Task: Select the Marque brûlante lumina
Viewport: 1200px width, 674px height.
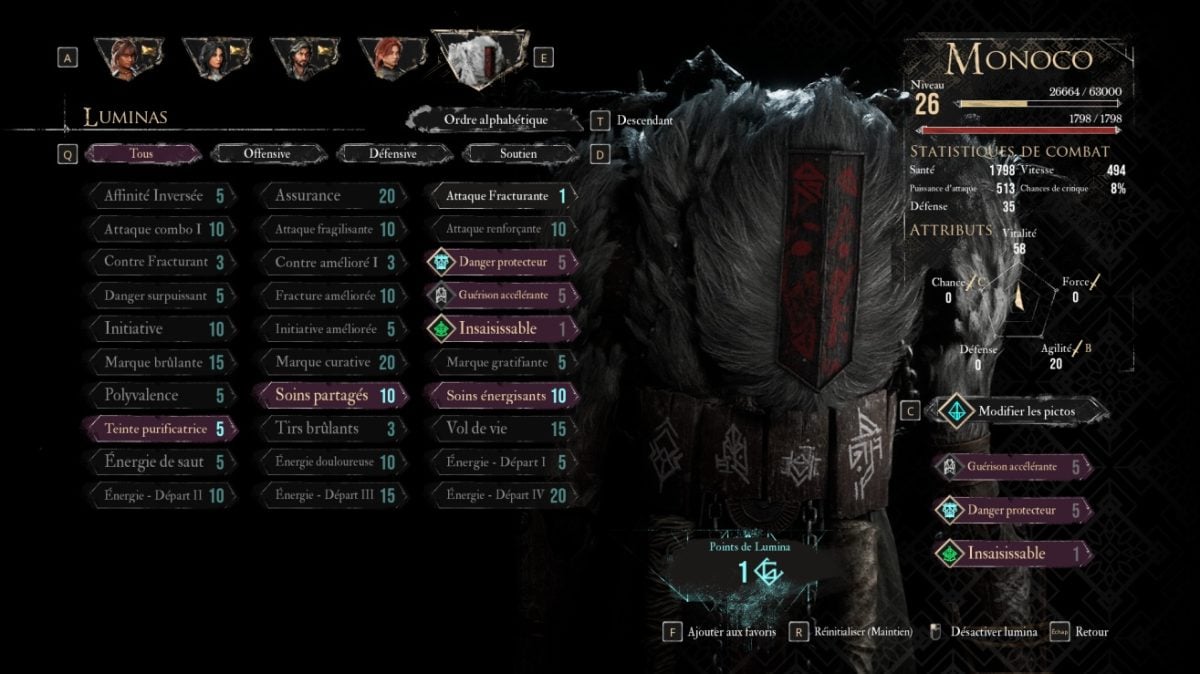Action: tap(161, 362)
